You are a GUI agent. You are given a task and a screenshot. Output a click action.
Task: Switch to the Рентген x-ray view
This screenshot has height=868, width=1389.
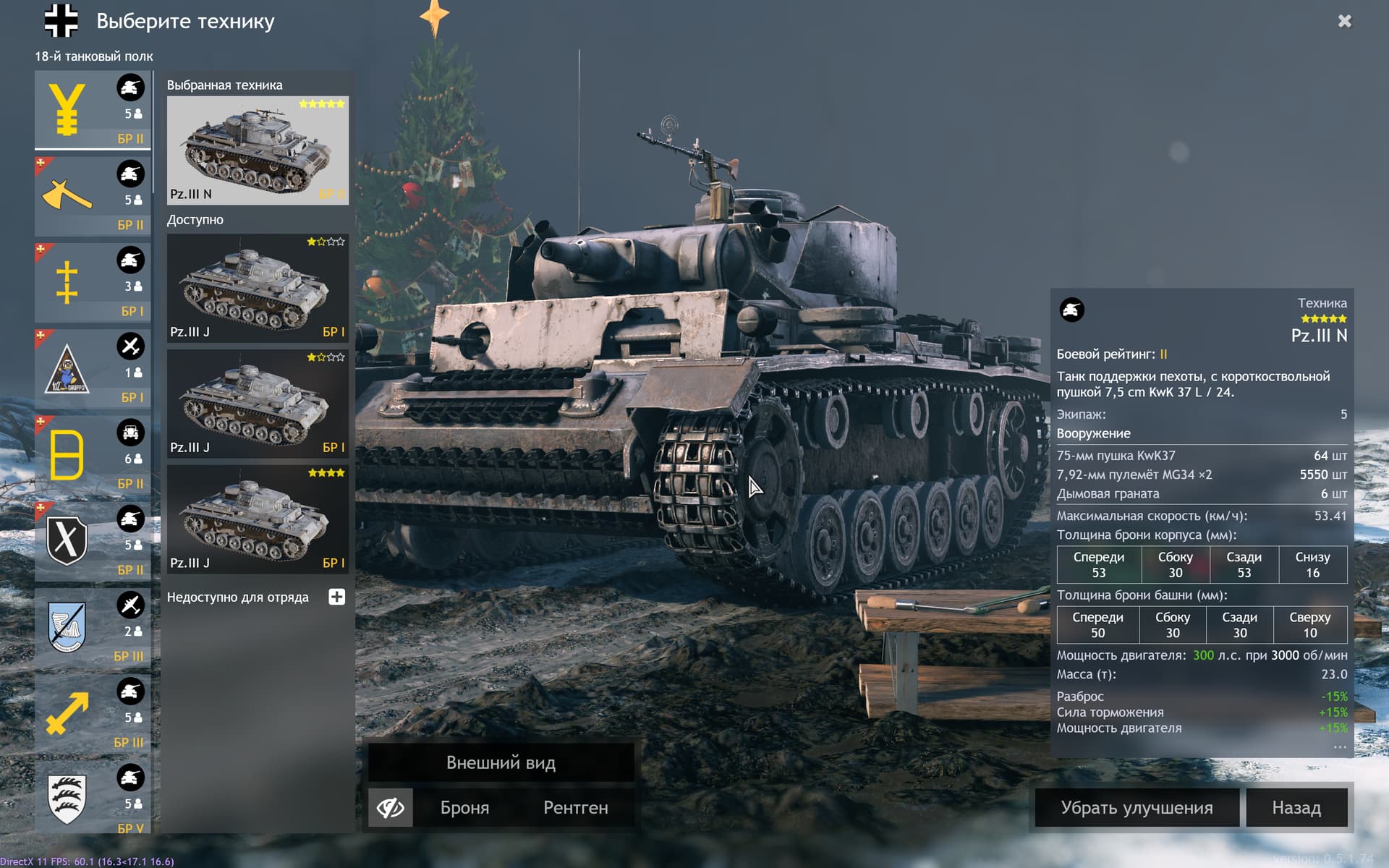click(575, 807)
